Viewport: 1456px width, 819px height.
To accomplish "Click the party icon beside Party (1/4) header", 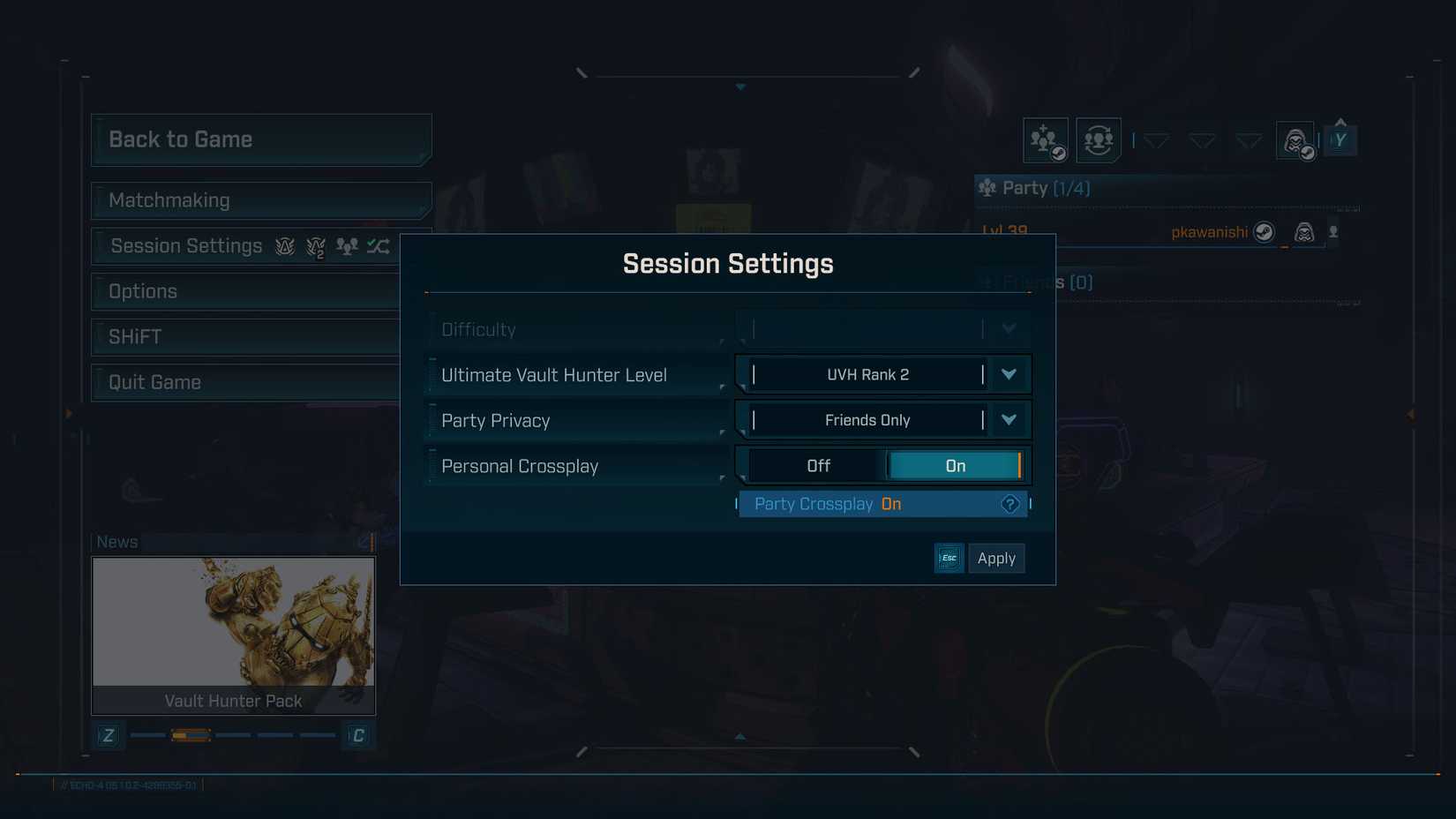I will point(987,187).
